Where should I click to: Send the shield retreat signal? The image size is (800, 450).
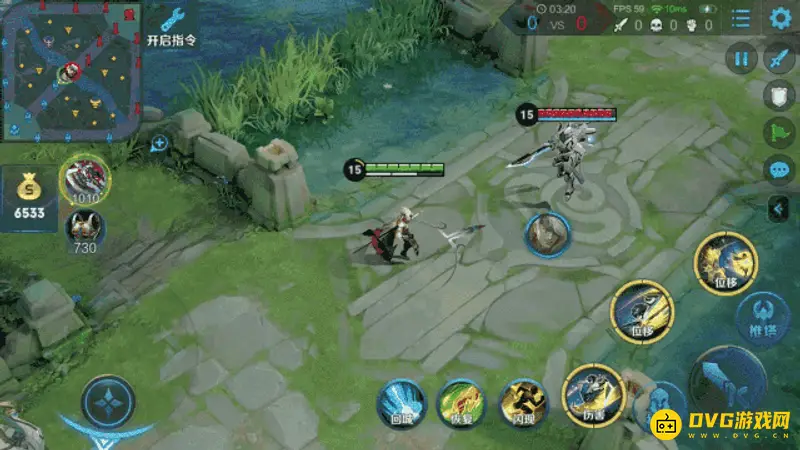click(x=779, y=96)
